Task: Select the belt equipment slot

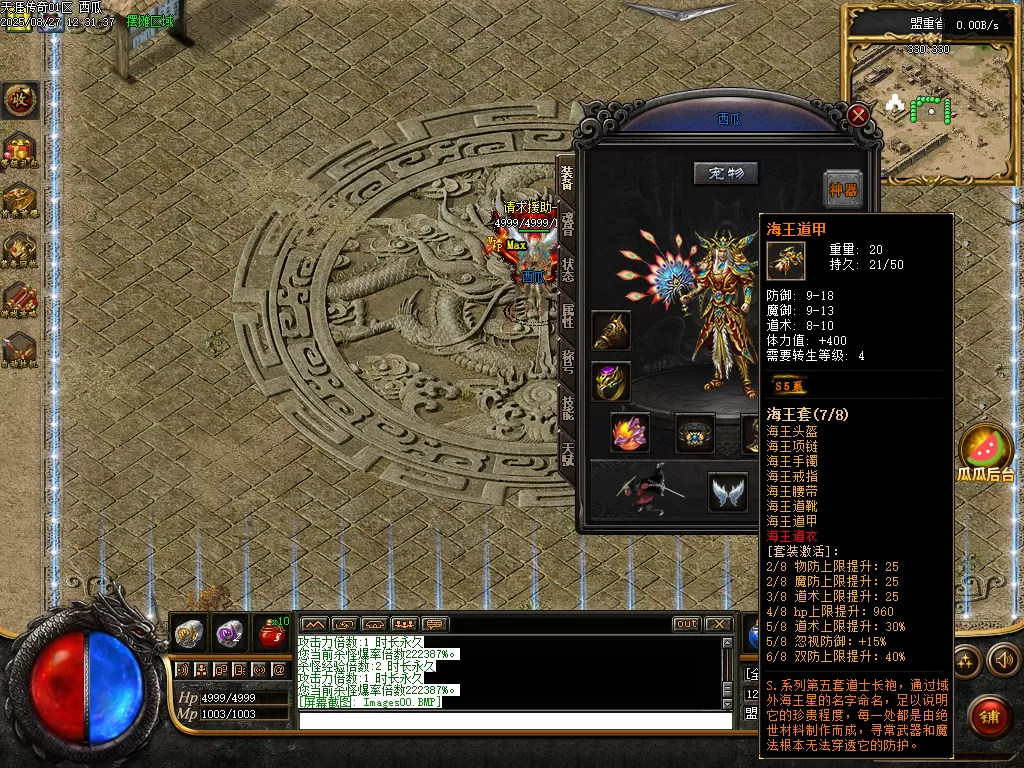Action: [695, 433]
